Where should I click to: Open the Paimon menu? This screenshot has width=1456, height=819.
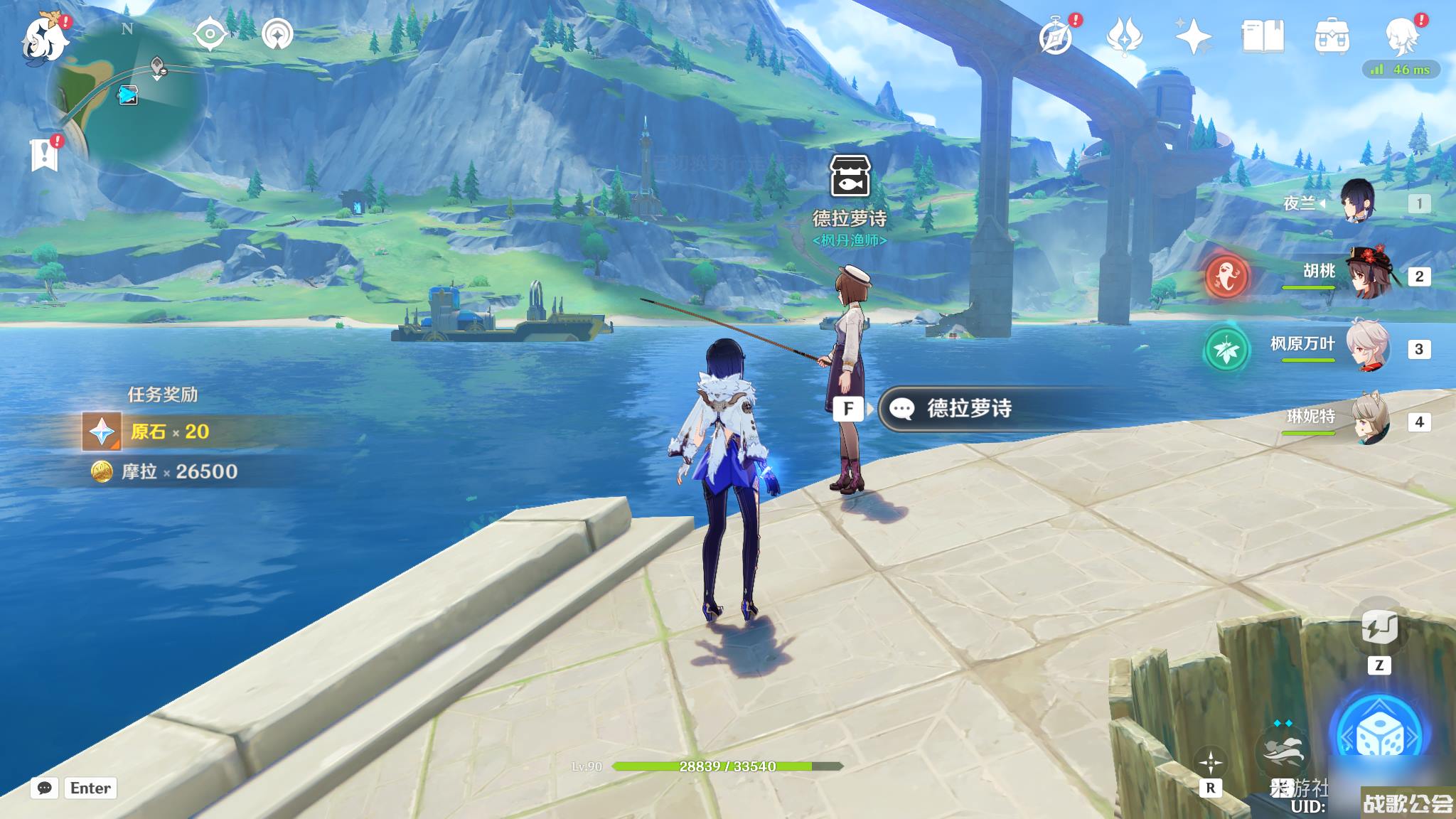(45, 39)
